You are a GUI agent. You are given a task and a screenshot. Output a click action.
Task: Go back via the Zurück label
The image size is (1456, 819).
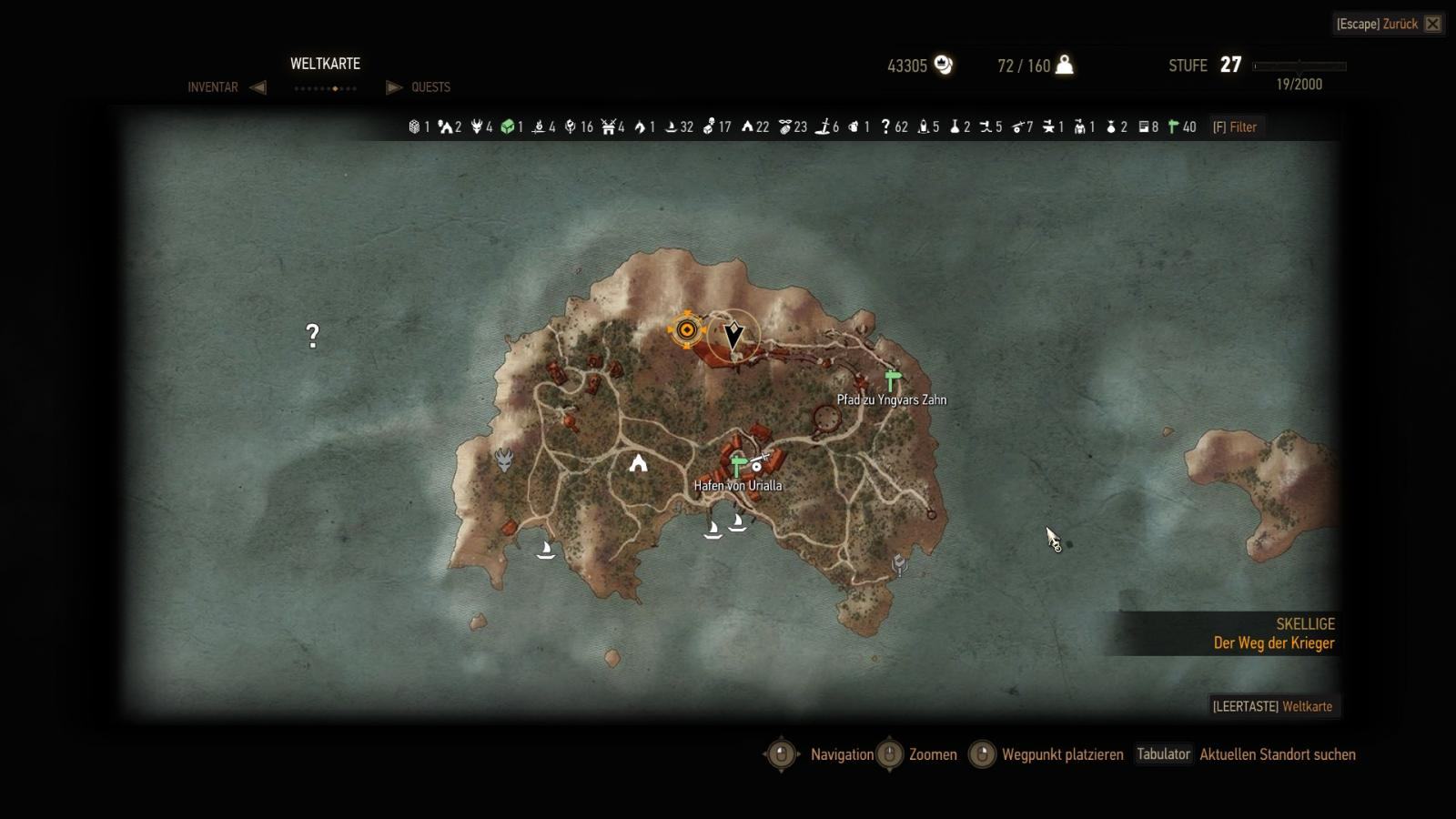(x=1400, y=24)
